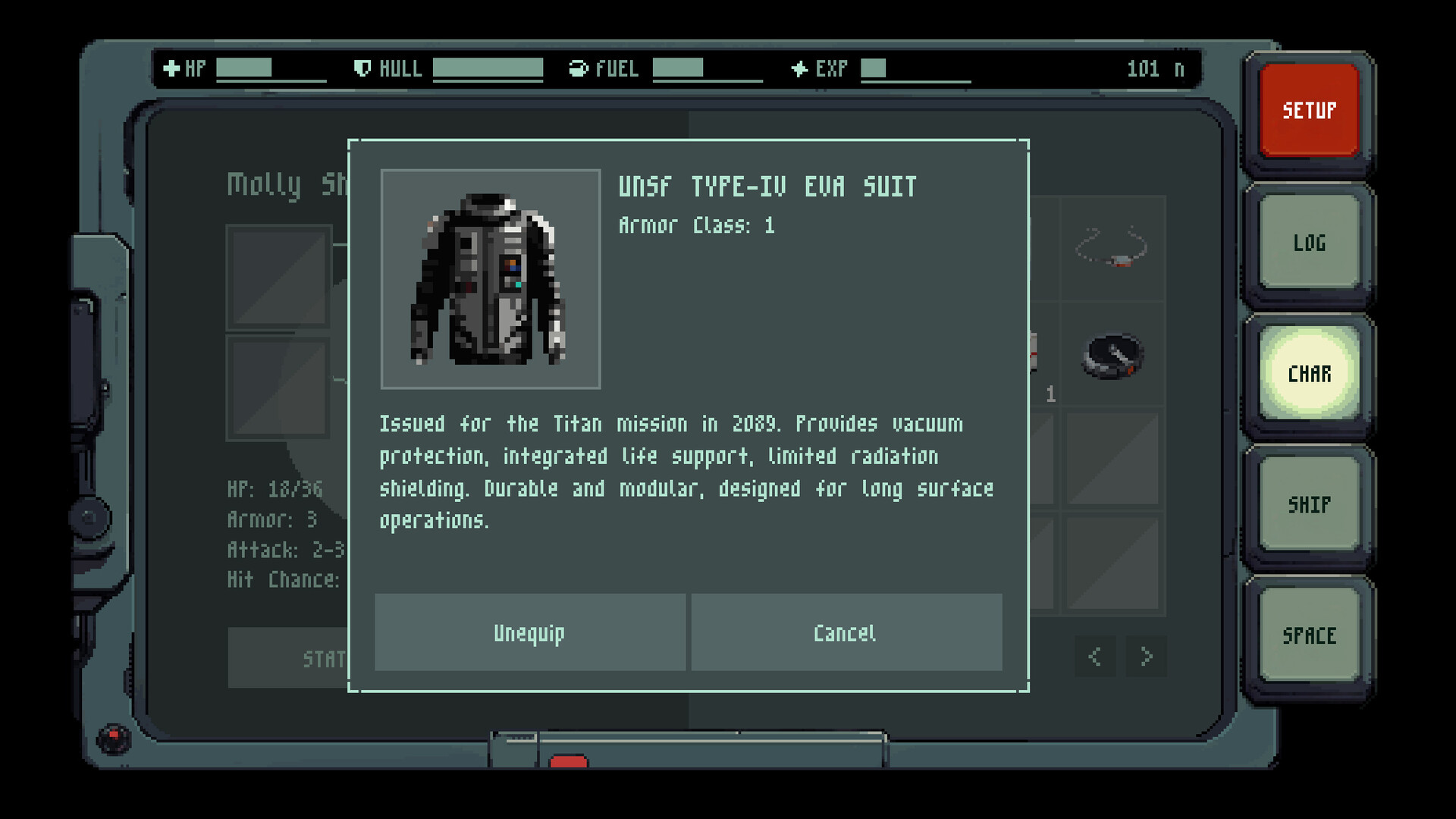Click the EXP star icon
Image resolution: width=1456 pixels, height=819 pixels.
coord(799,68)
